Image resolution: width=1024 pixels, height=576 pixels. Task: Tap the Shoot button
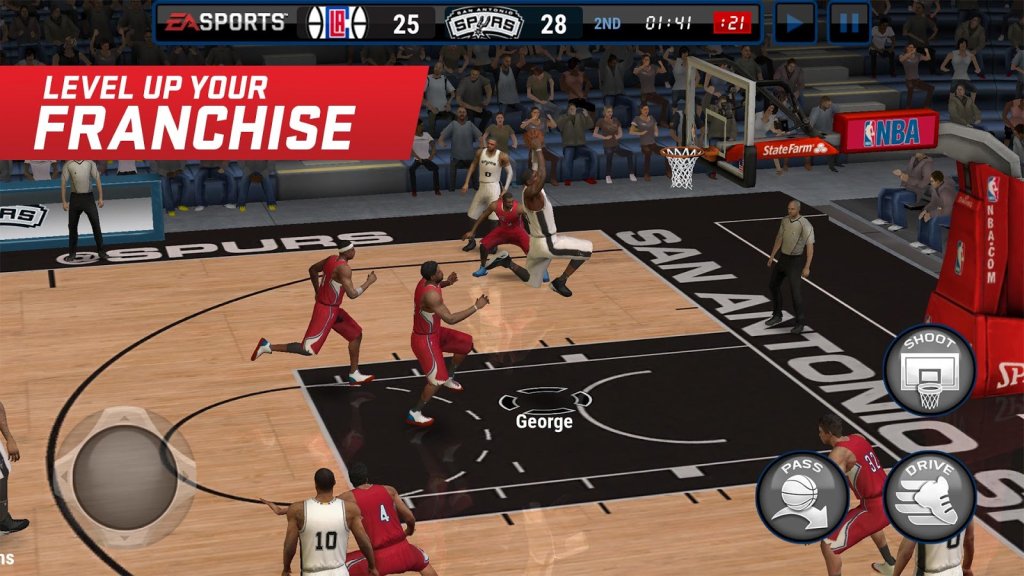click(x=929, y=371)
